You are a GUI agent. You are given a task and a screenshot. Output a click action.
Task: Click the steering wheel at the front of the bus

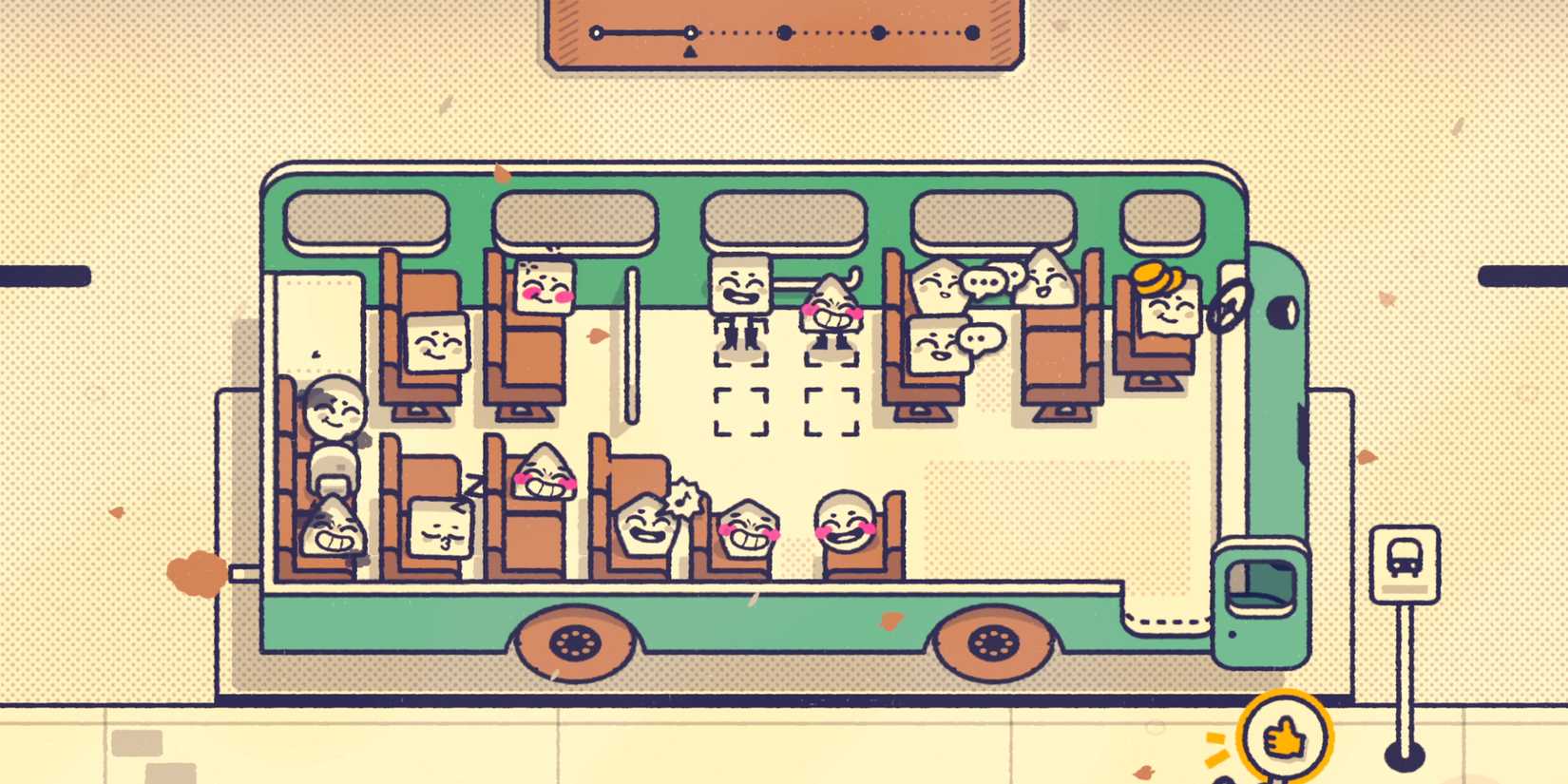[x=1226, y=309]
